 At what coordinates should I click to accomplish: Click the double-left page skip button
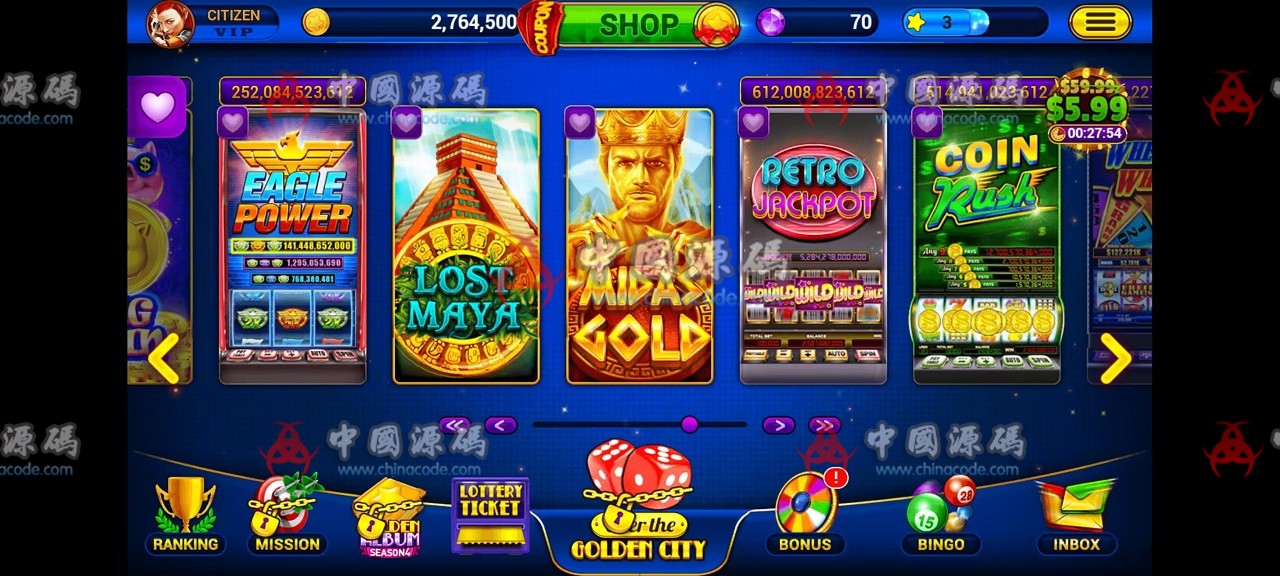455,425
